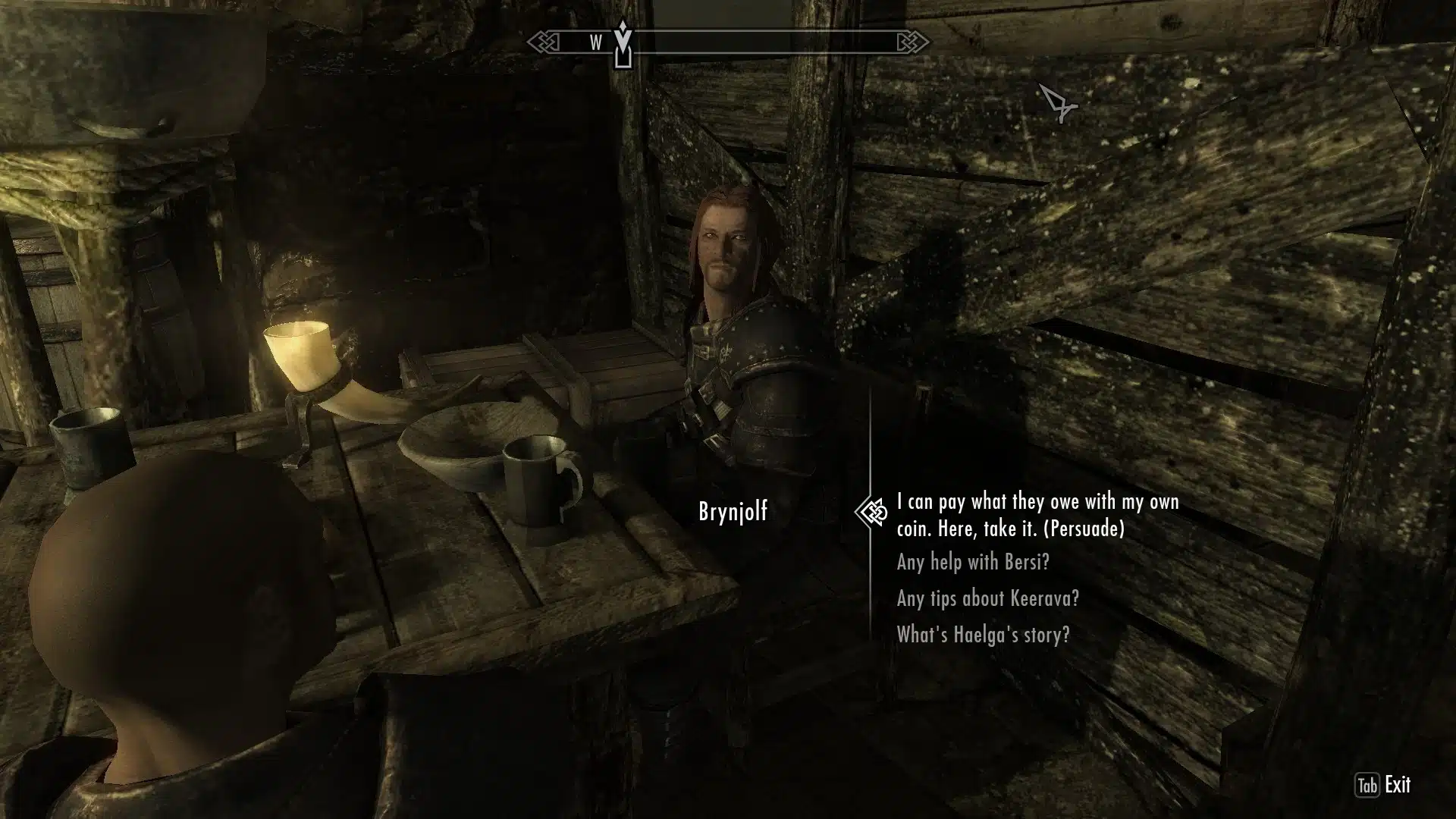Choose the pay with own coin Persuade reply

point(1037,515)
